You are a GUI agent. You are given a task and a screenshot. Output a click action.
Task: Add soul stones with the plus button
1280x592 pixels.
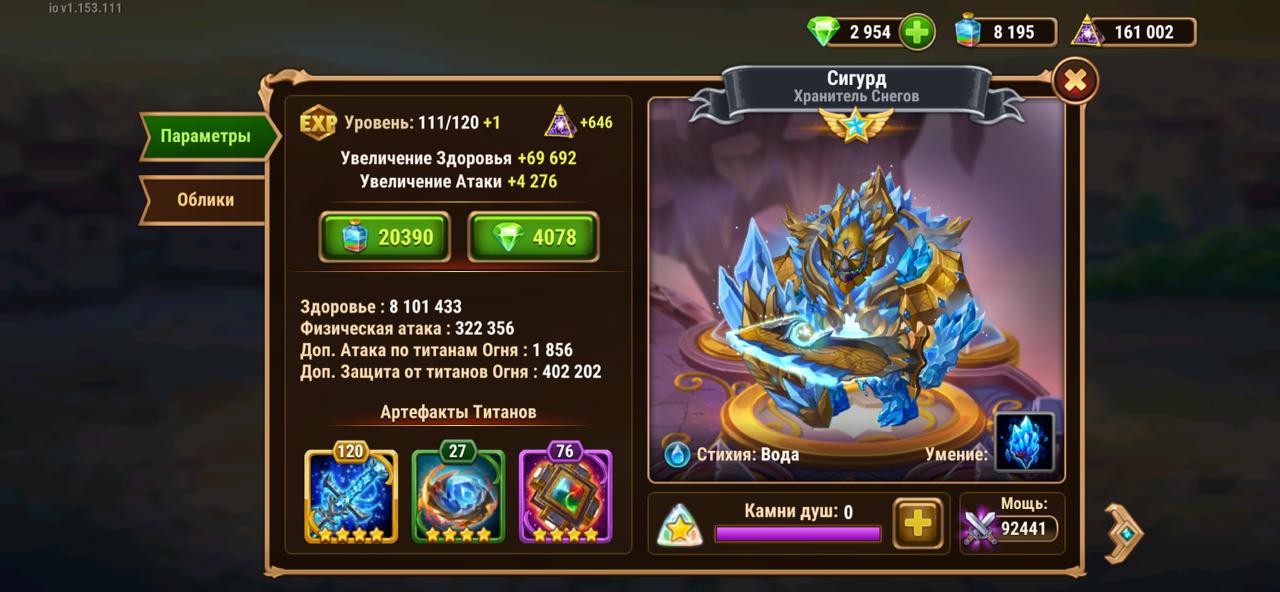click(x=917, y=523)
